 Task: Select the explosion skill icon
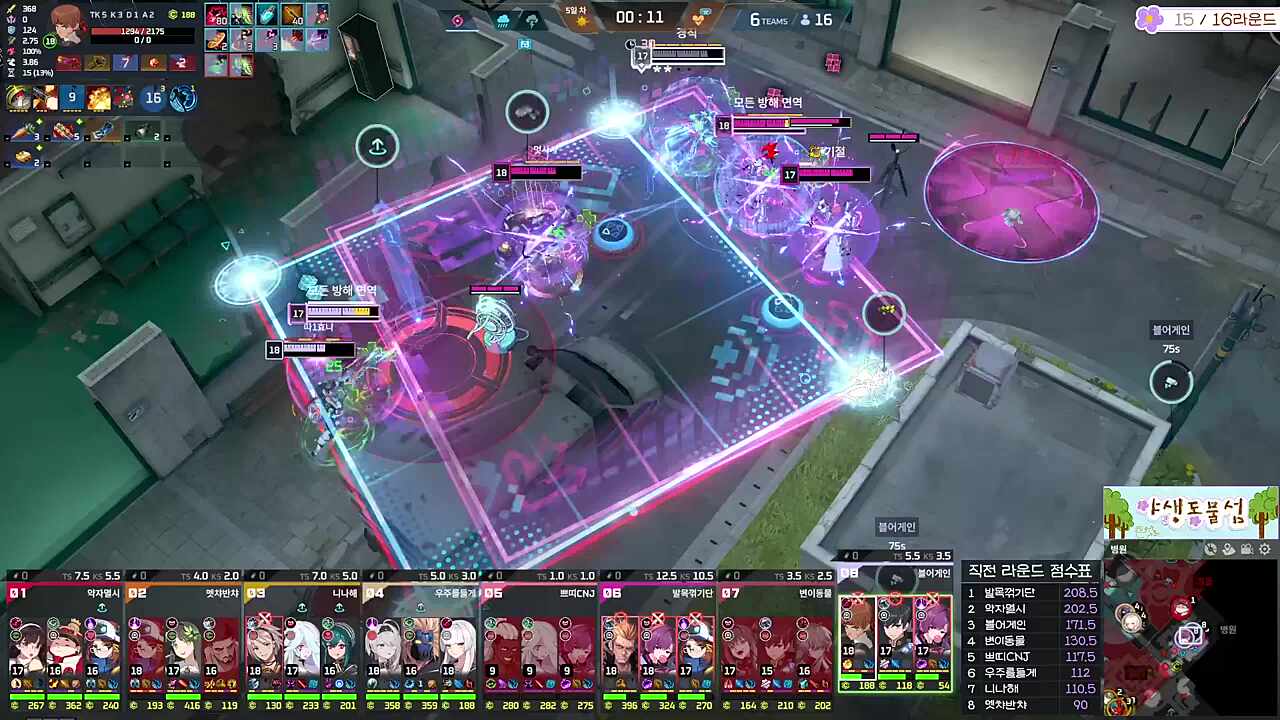[x=98, y=98]
